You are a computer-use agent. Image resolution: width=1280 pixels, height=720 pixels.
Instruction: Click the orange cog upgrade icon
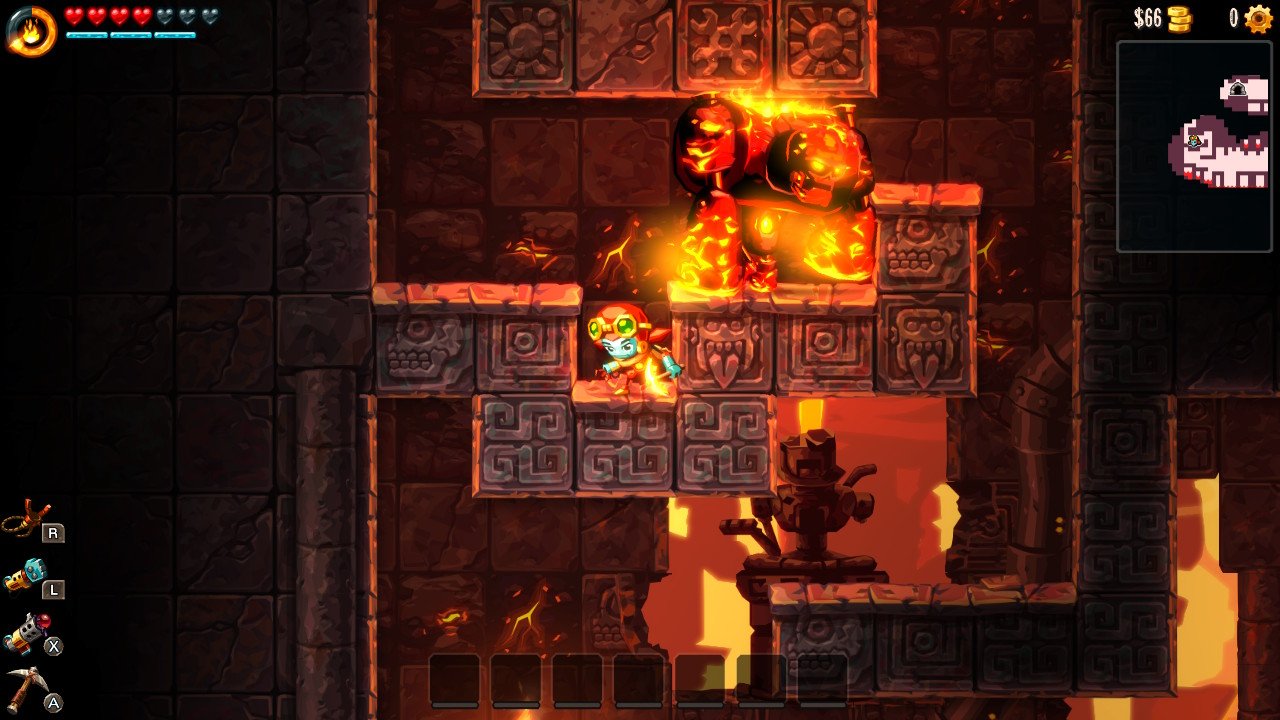coord(1258,19)
